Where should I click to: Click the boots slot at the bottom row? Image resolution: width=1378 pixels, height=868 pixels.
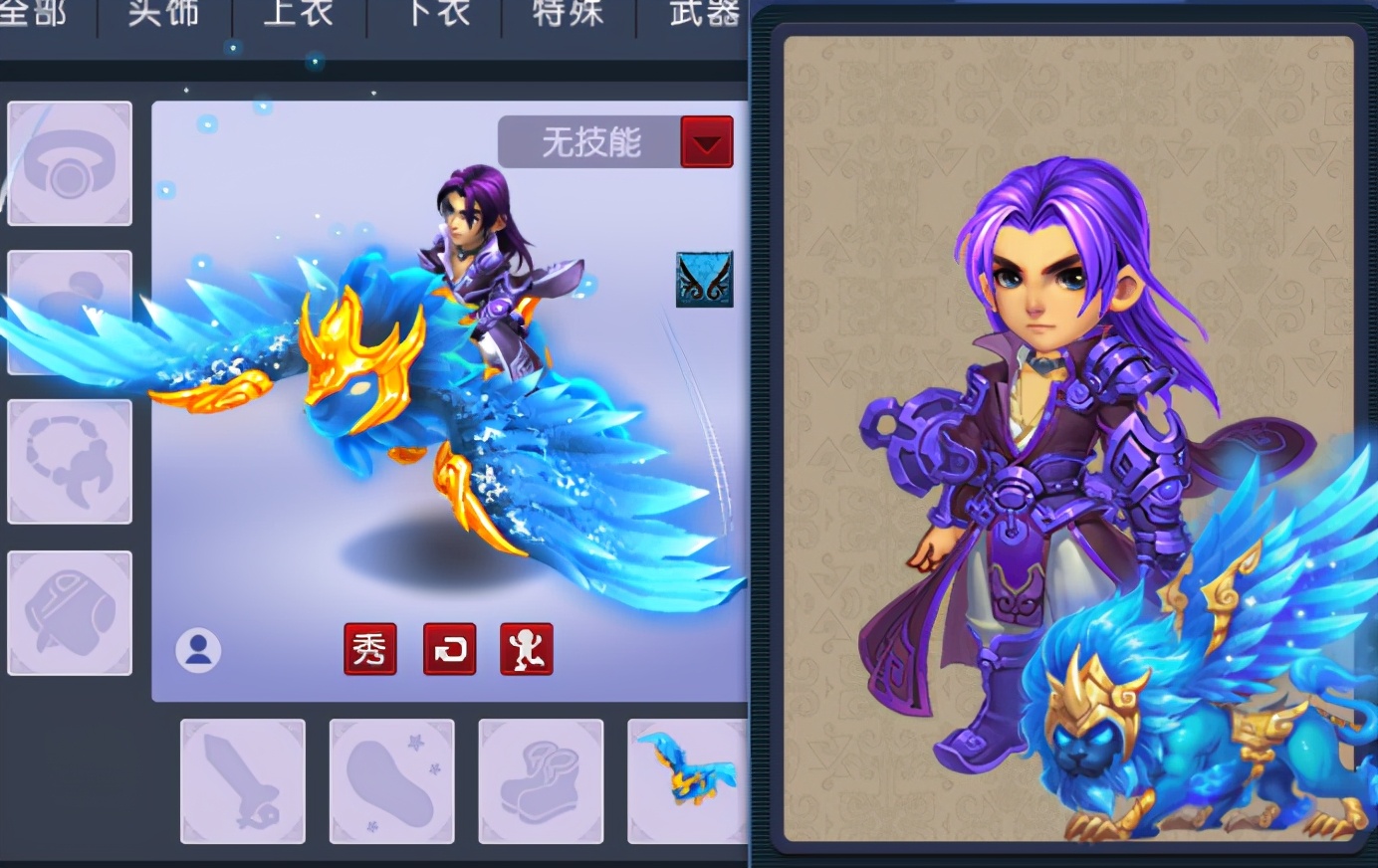tap(541, 779)
